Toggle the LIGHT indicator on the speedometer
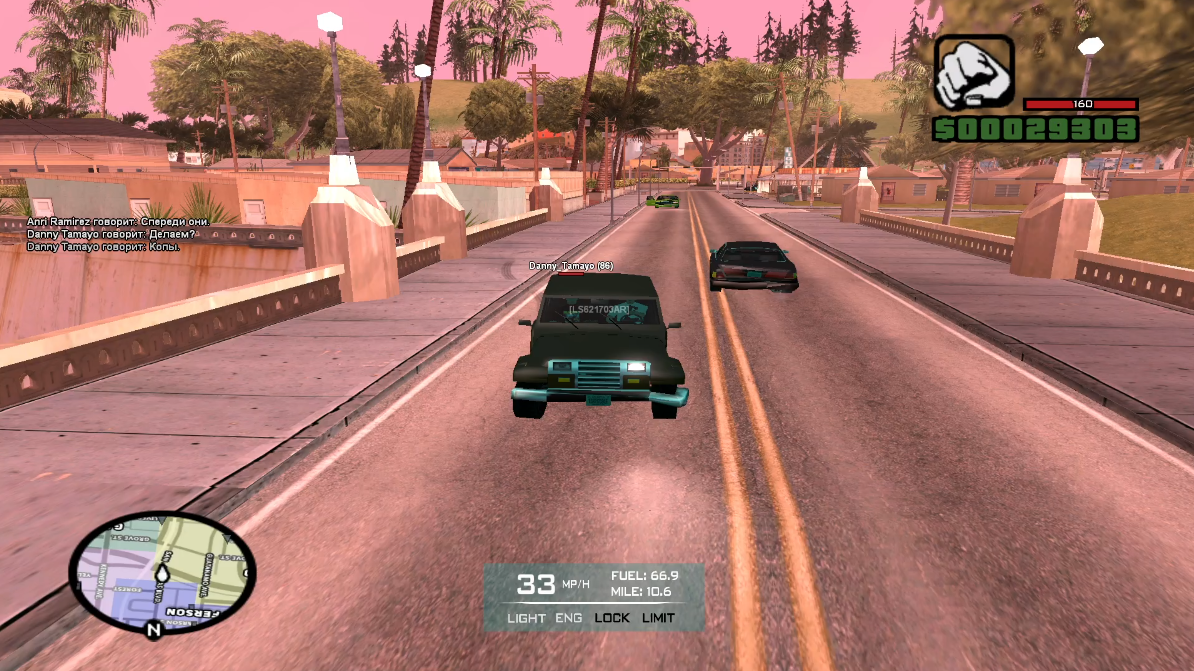 (526, 618)
